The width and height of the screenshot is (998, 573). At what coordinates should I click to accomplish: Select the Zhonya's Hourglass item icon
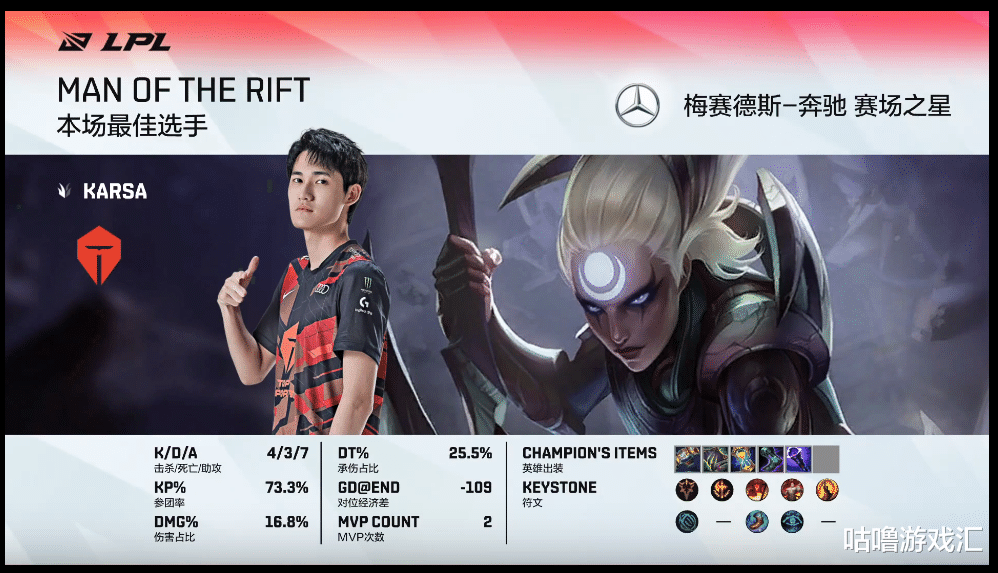(x=742, y=459)
